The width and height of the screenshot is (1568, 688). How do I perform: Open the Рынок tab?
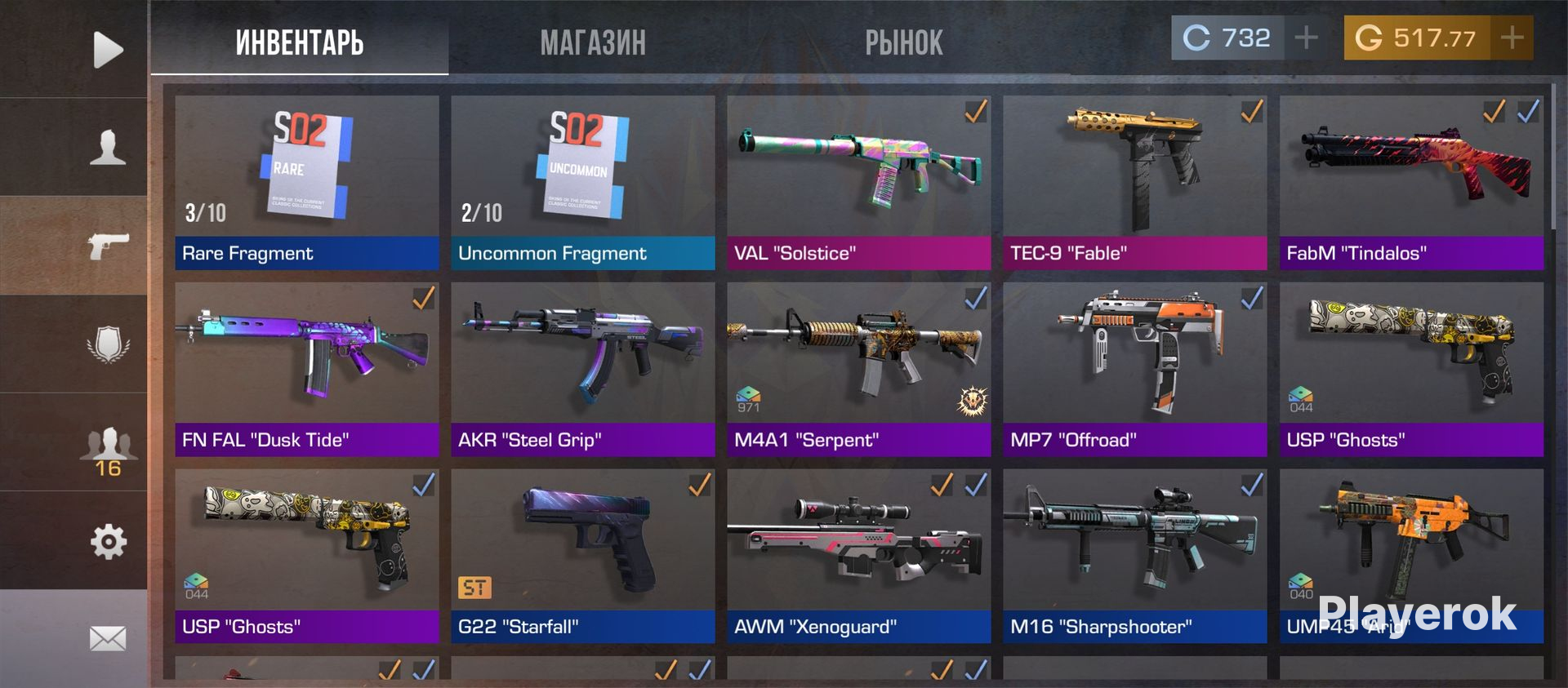click(x=903, y=42)
